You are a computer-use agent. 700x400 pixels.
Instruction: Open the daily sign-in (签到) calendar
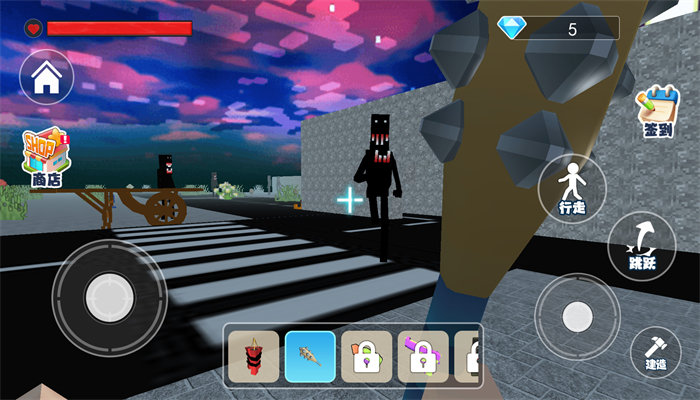tap(654, 111)
